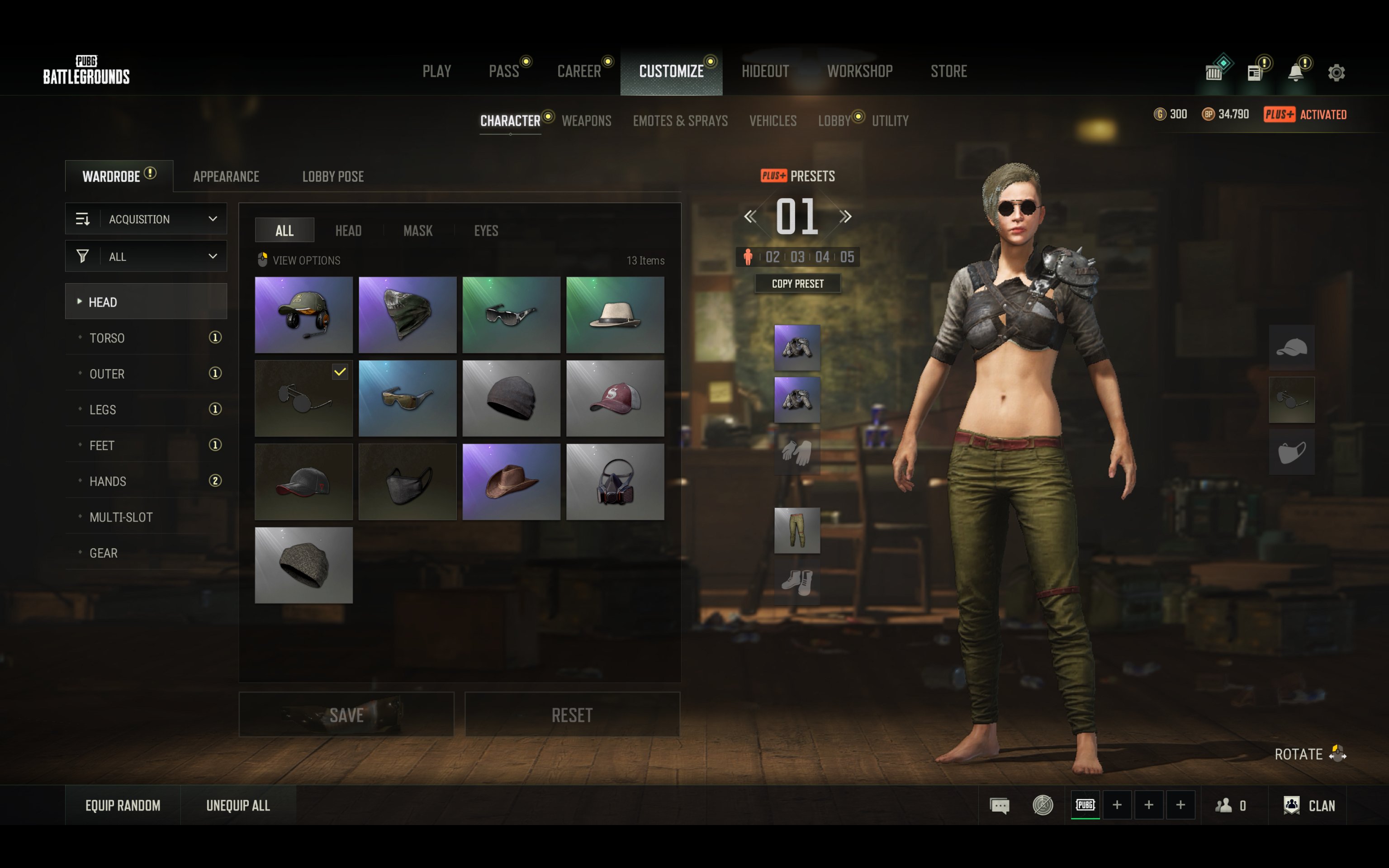Viewport: 1389px width, 868px height.
Task: Switch to the Weapons customization tab
Action: click(x=586, y=121)
